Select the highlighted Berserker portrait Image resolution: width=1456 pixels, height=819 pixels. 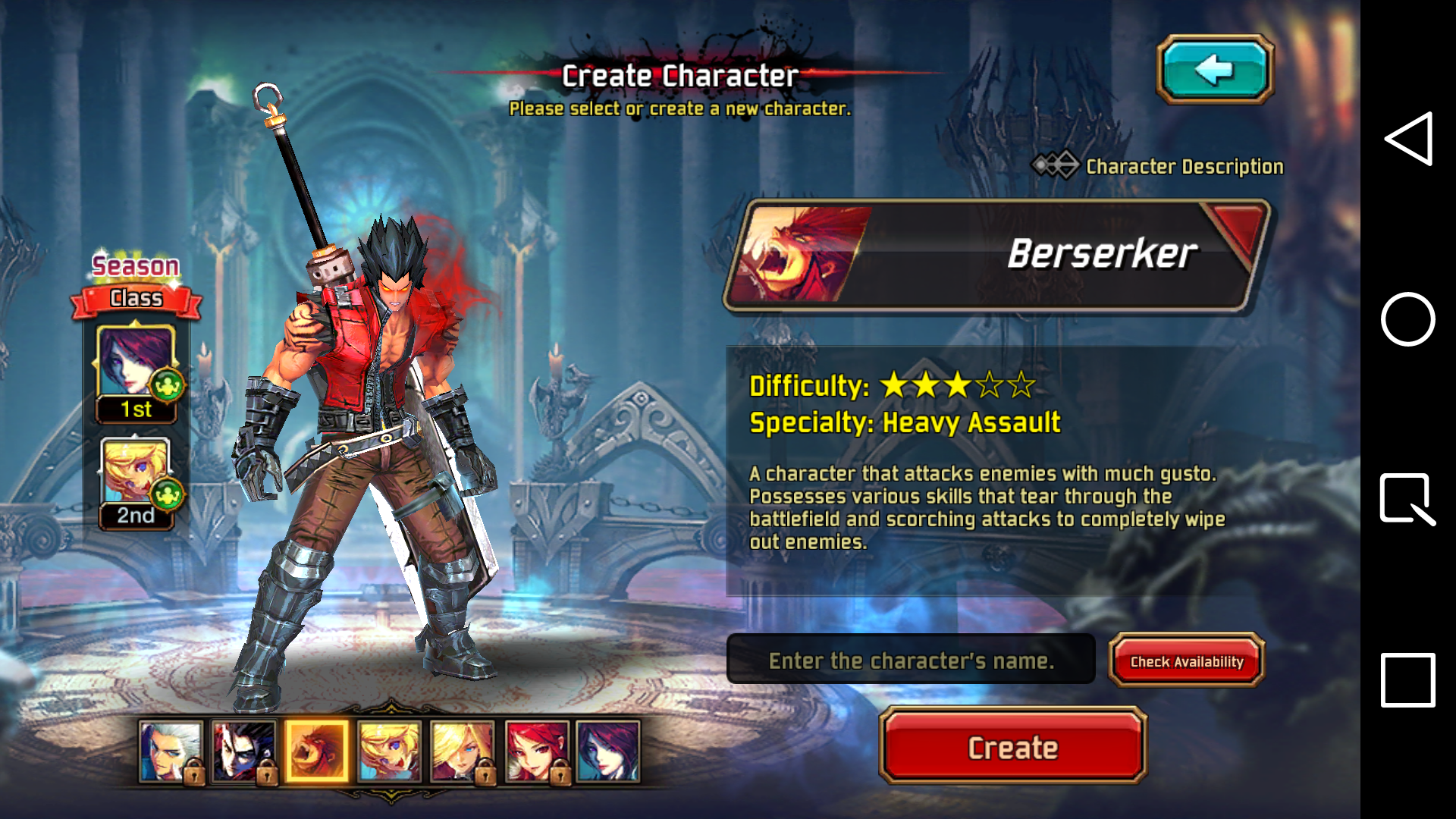317,751
